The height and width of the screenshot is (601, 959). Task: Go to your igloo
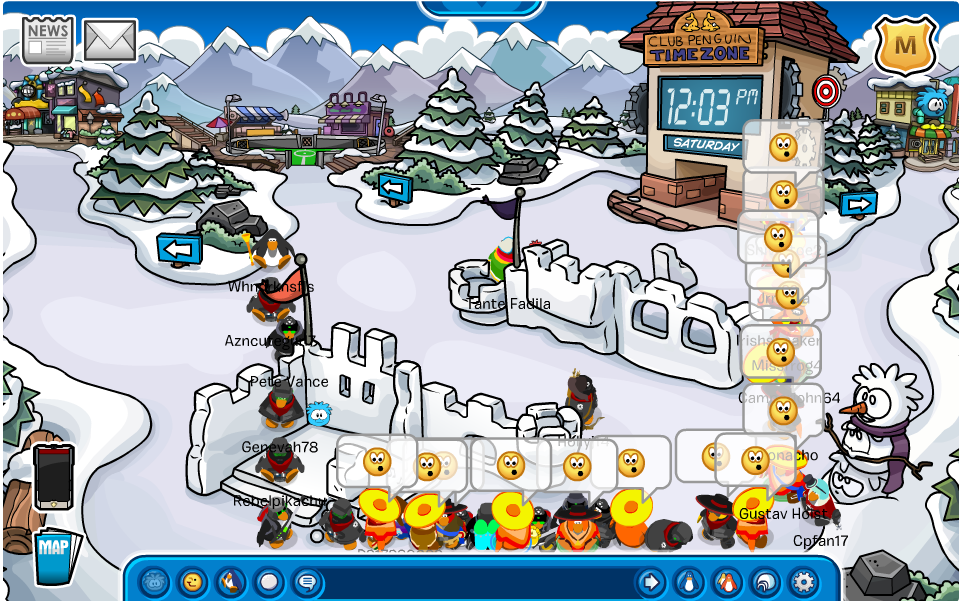[765, 581]
